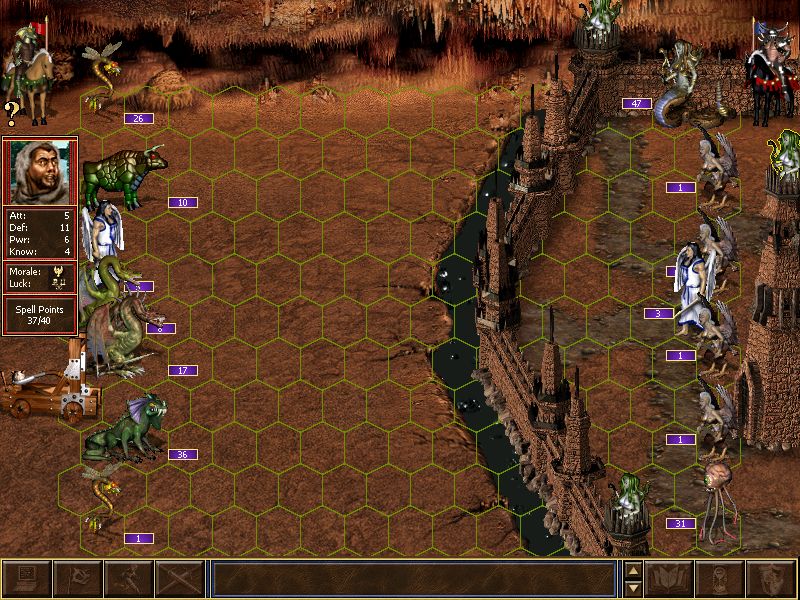Defend with the shield button
Image resolution: width=800 pixels, height=600 pixels.
point(772,578)
